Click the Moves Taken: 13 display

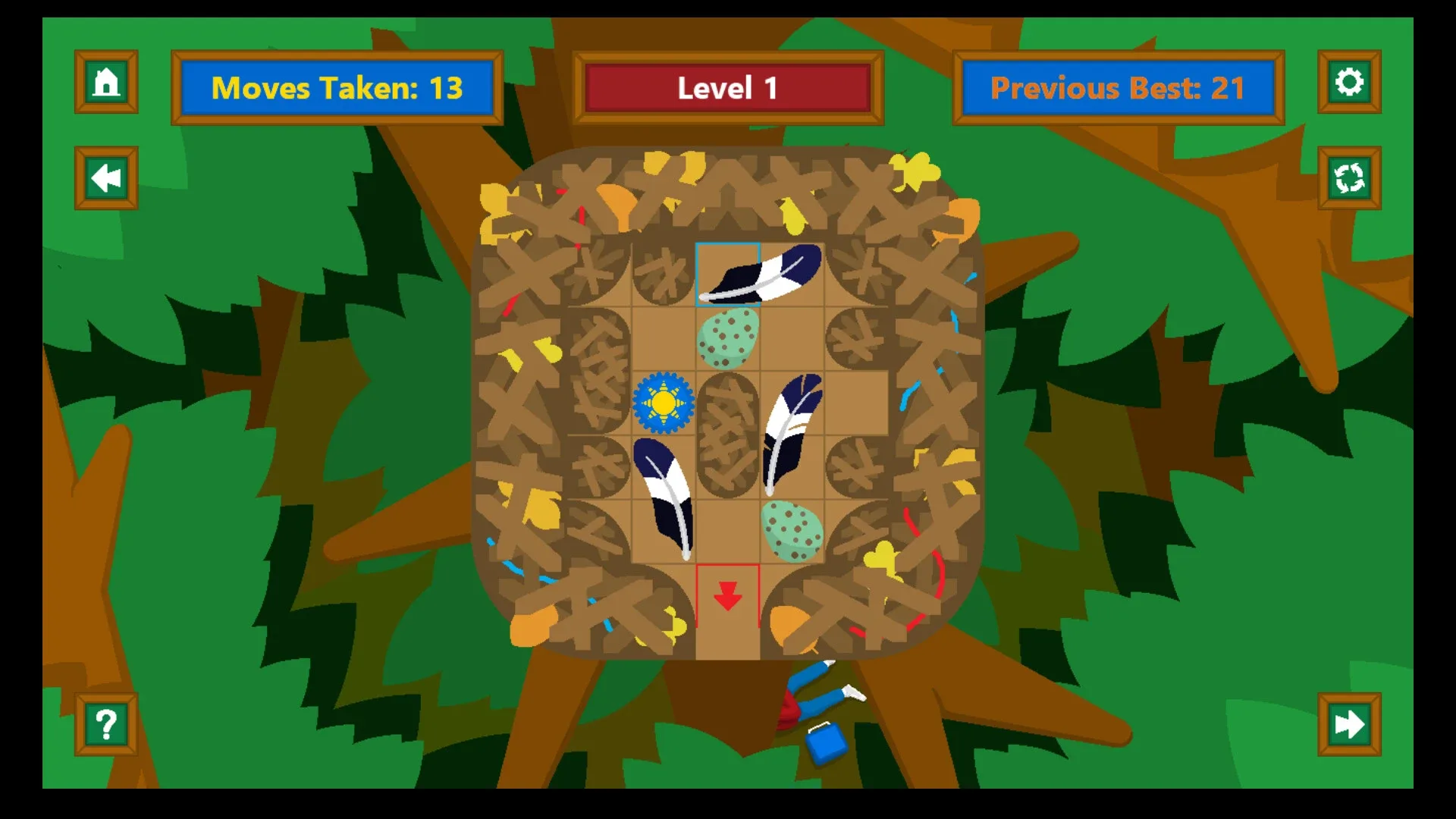337,87
